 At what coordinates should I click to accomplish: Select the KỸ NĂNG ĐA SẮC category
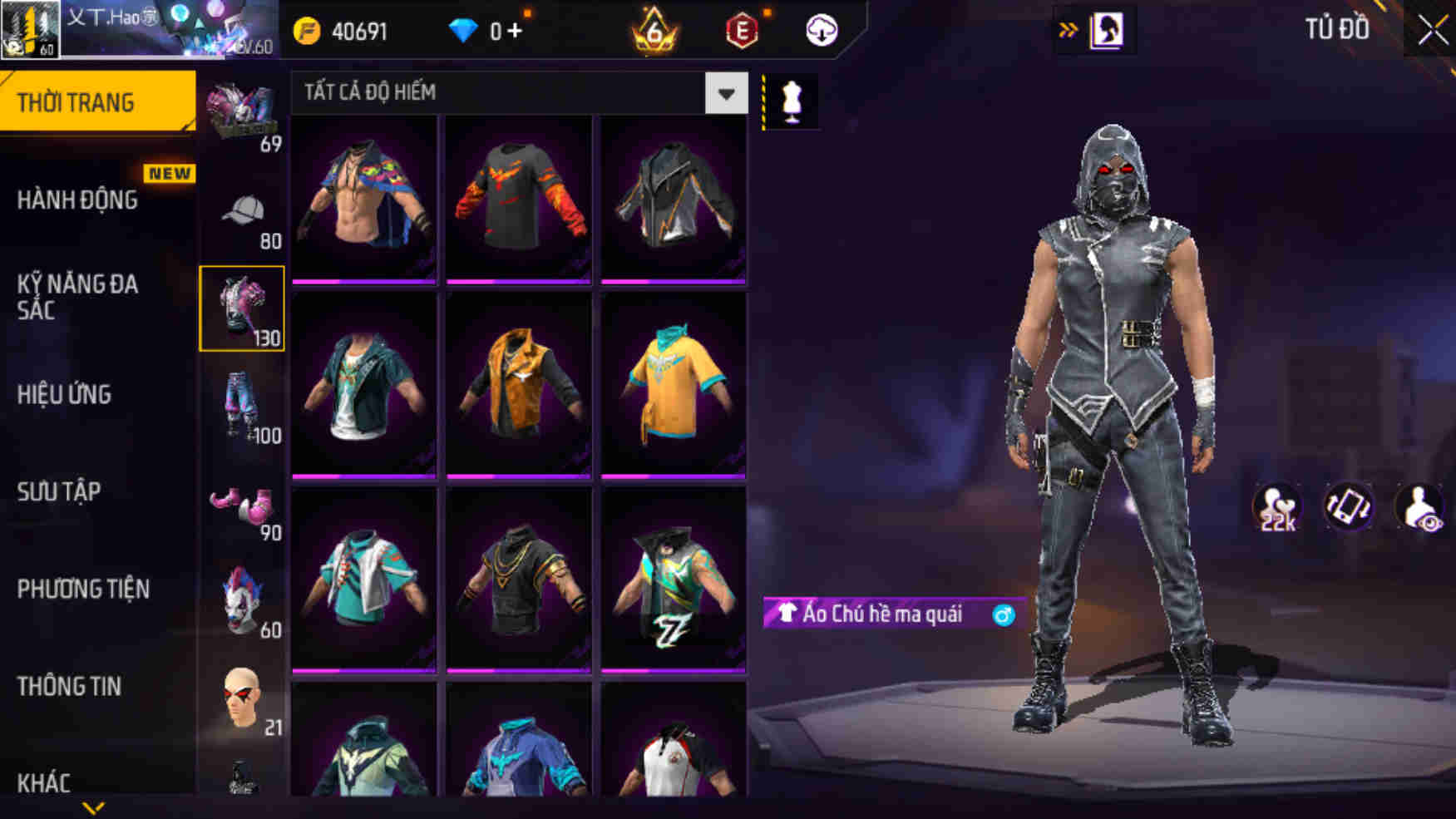pos(75,298)
